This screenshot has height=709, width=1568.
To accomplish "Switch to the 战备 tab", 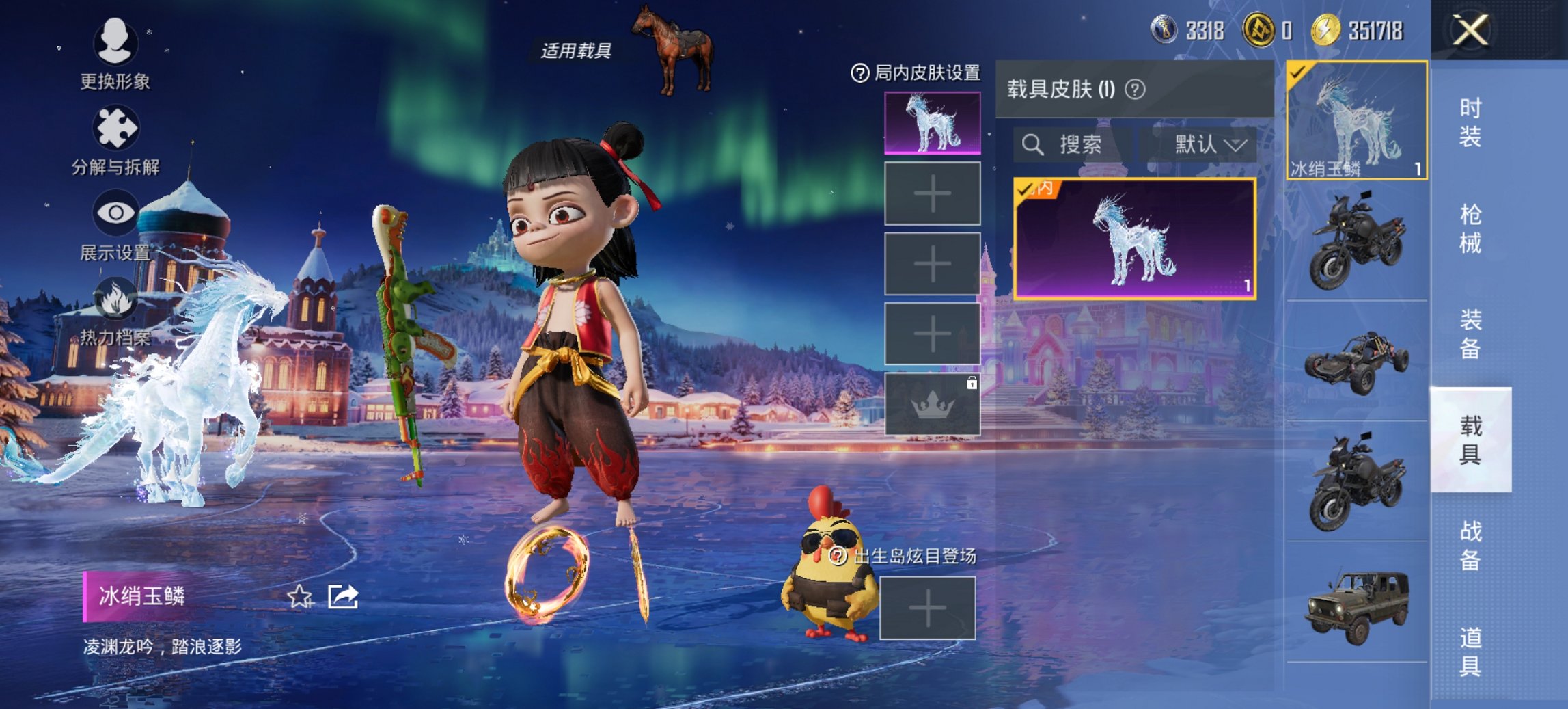I will click(x=1470, y=546).
